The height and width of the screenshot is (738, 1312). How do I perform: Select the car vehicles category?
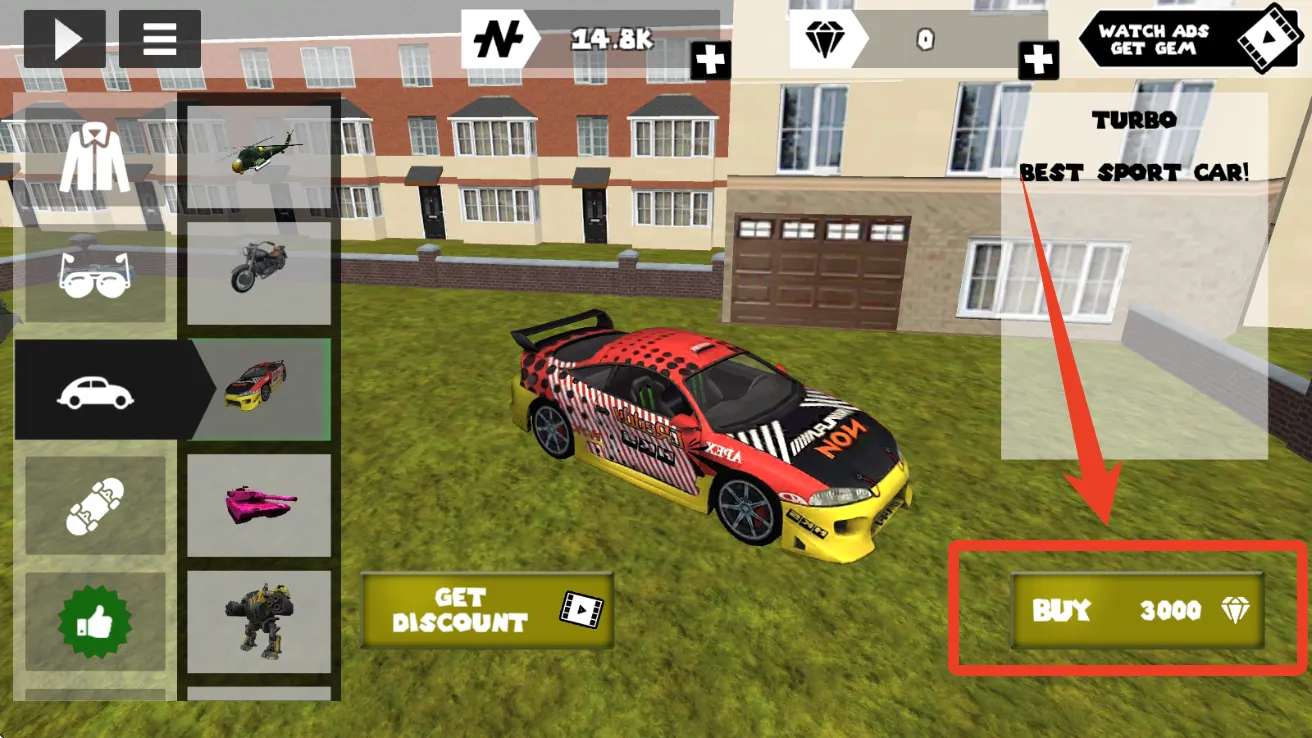click(95, 391)
